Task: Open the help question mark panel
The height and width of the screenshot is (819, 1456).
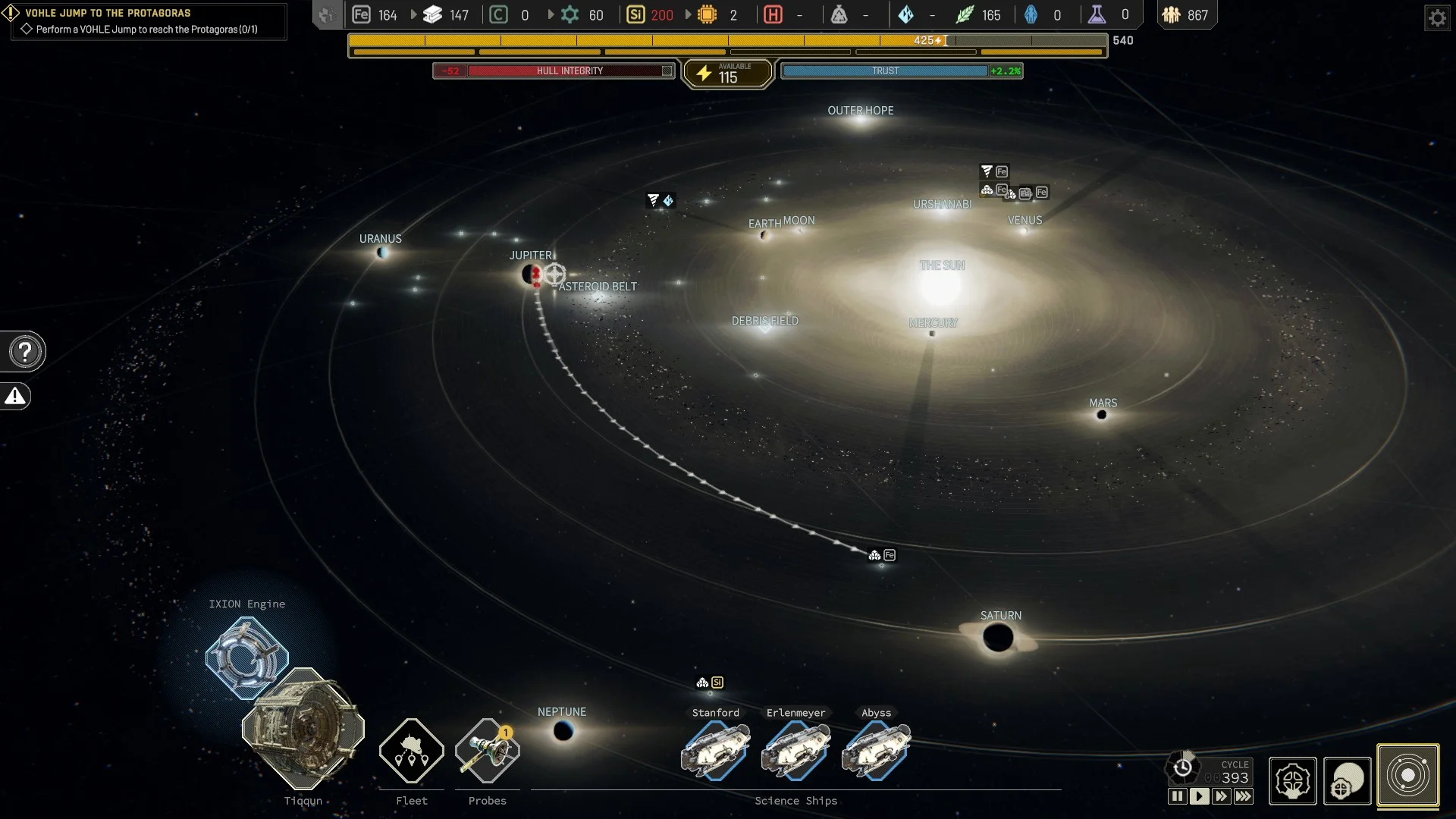Action: click(x=25, y=352)
